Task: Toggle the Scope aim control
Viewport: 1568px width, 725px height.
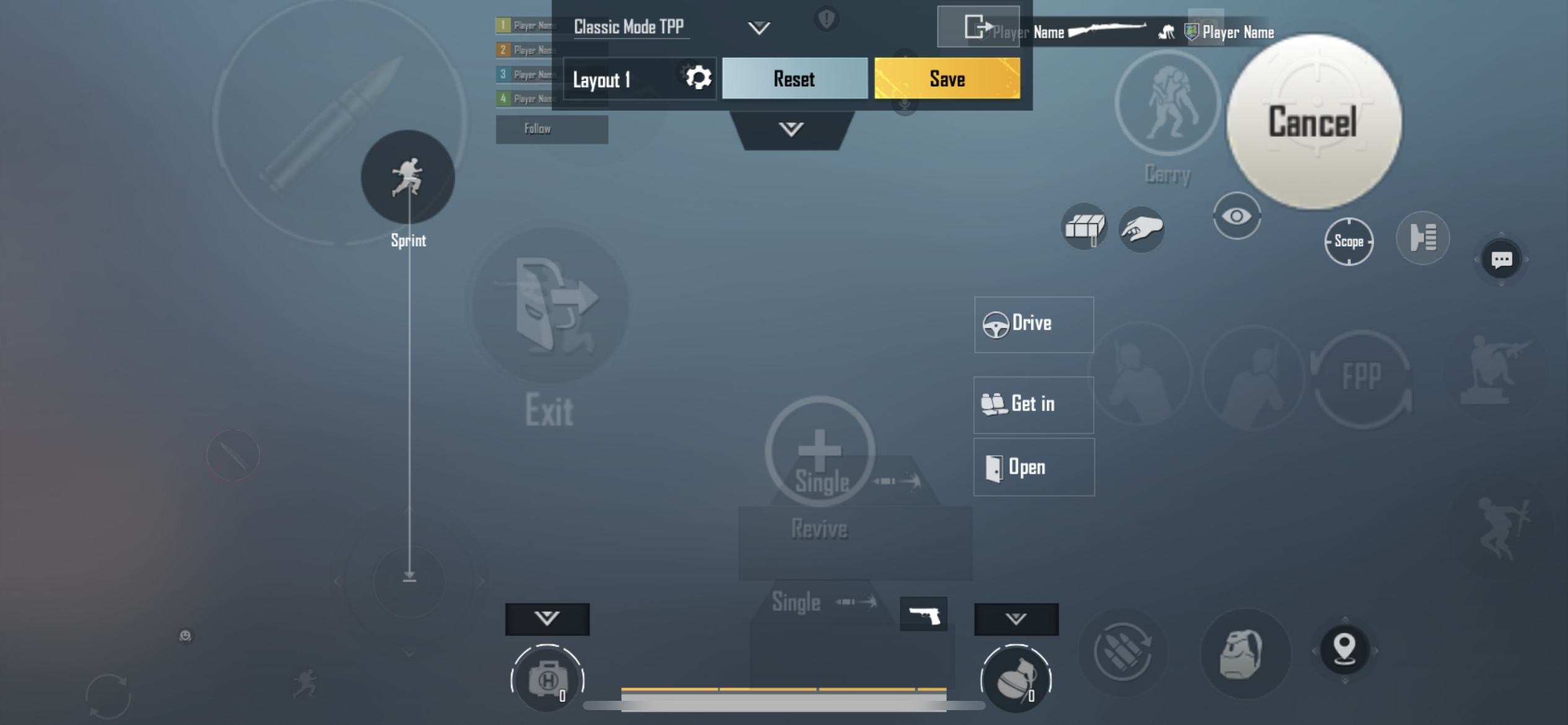Action: (x=1350, y=242)
